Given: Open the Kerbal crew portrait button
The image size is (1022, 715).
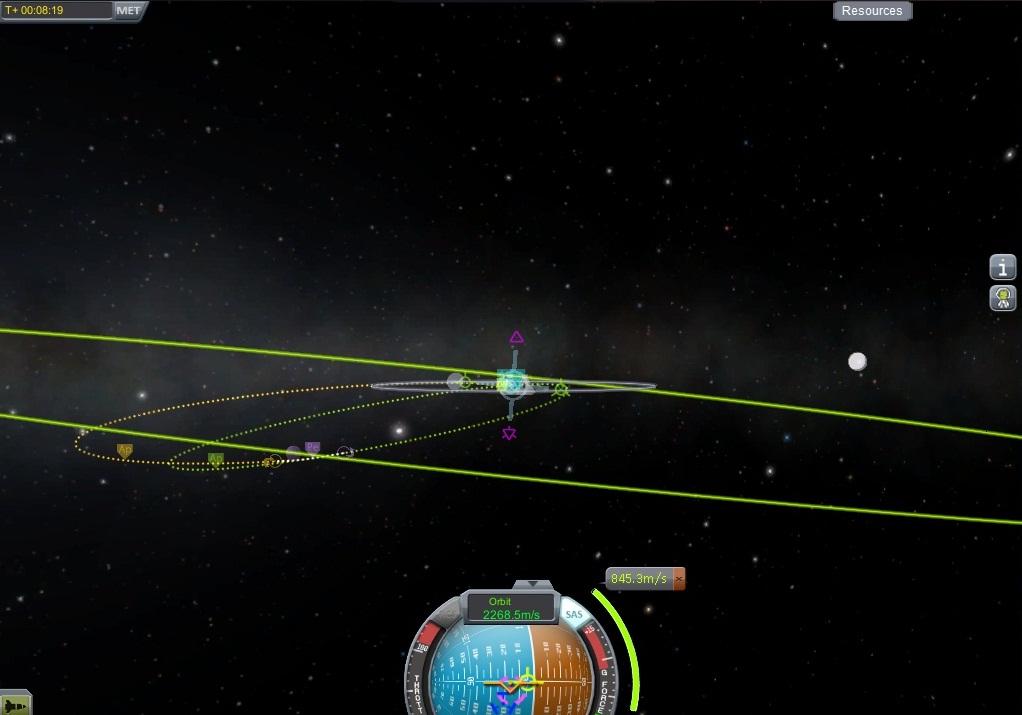Looking at the screenshot, I should click(x=1003, y=298).
